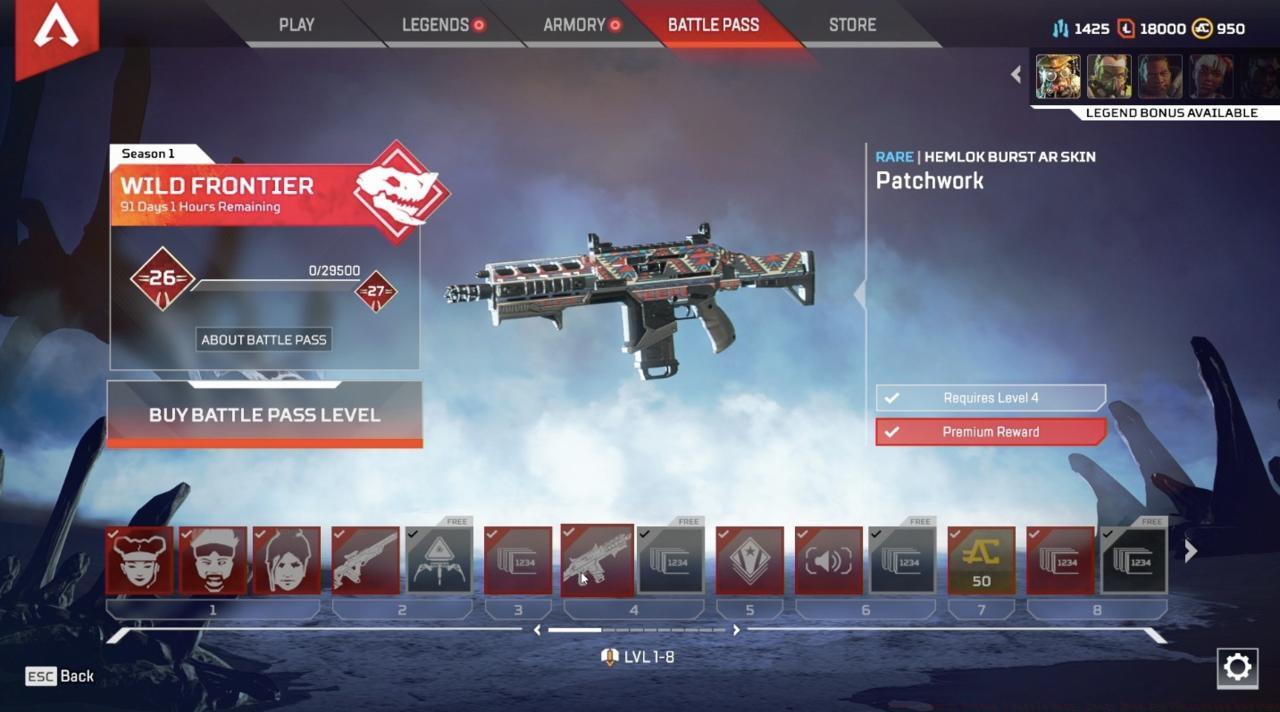Select the level 2 sniper rifle skin

(x=365, y=561)
